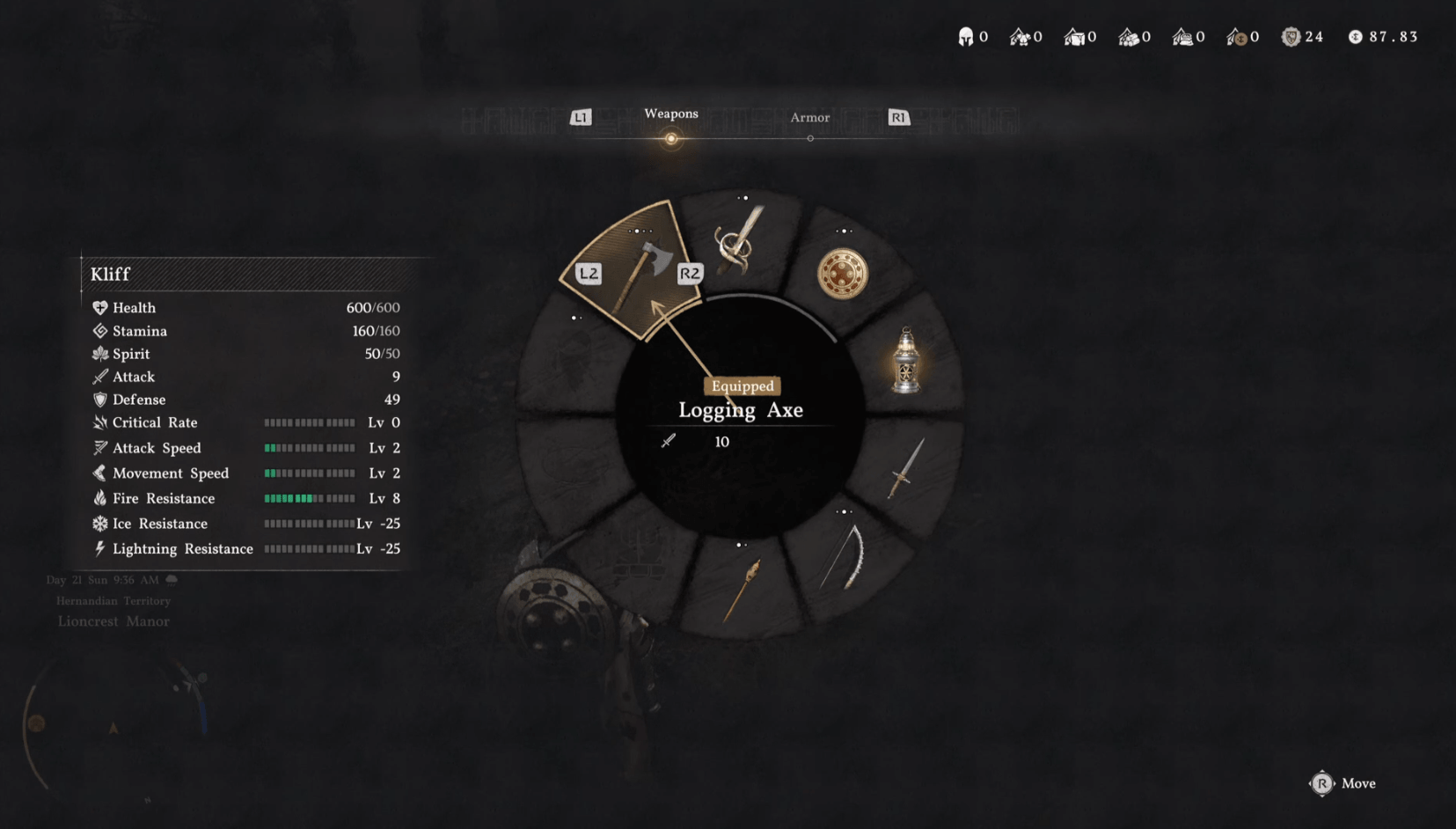Screen dimensions: 1456x829
Task: Click the Equipped status label
Action: 743,386
